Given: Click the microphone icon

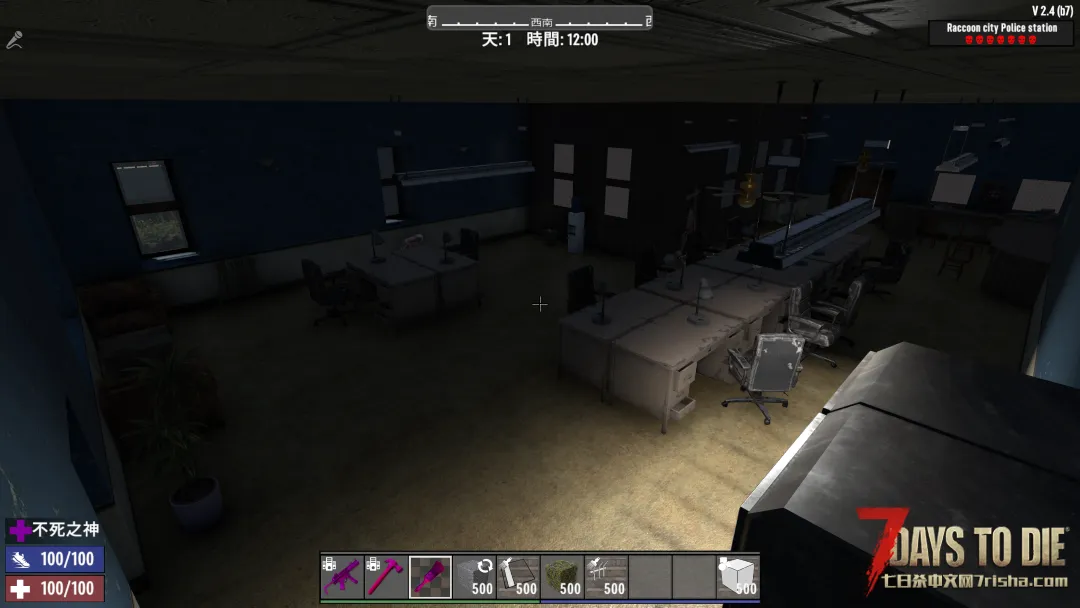Looking at the screenshot, I should 14,40.
